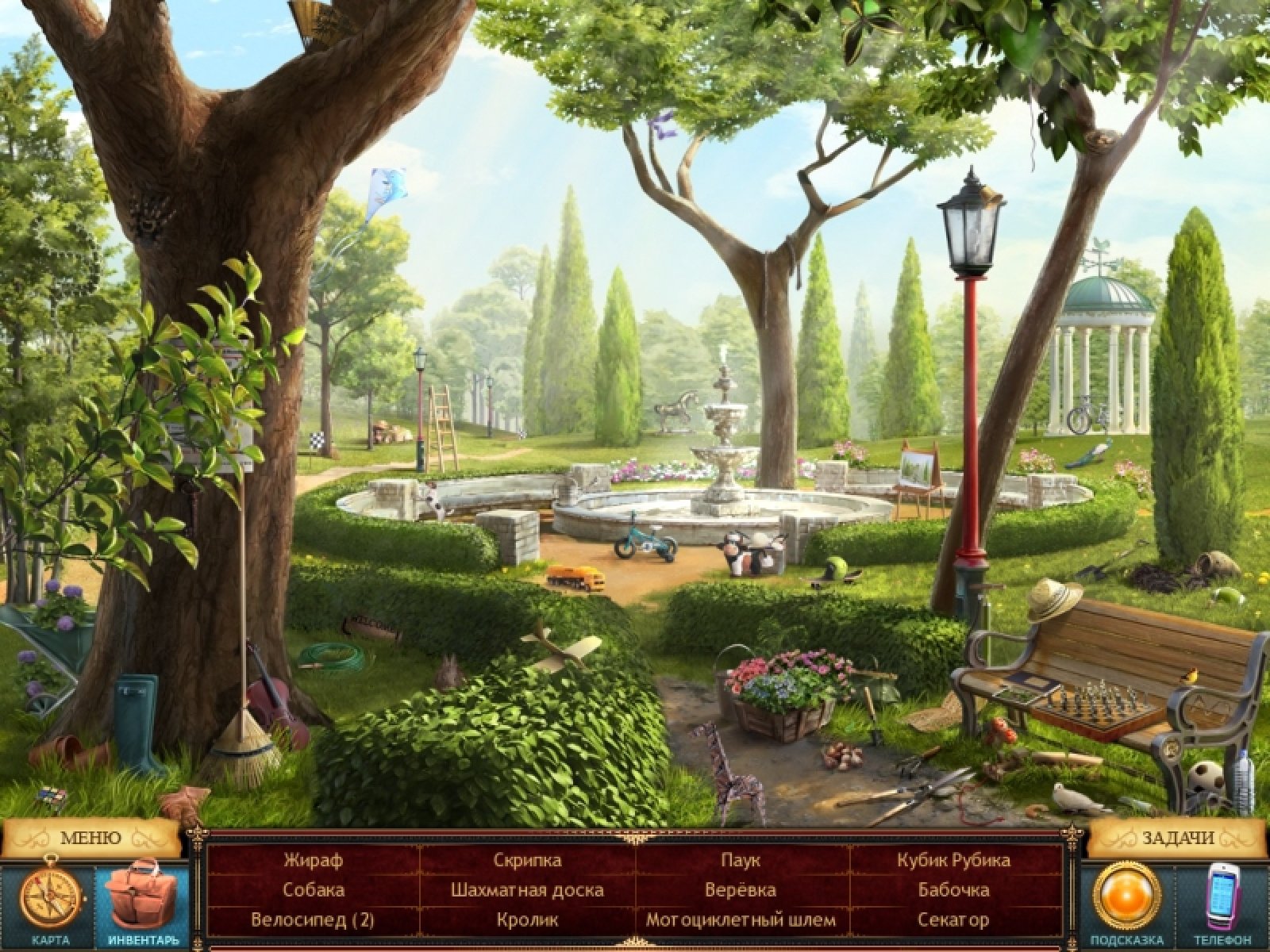Open the ЗАДАЧИ tasks panel
Image resolution: width=1270 pixels, height=952 pixels.
[1178, 838]
